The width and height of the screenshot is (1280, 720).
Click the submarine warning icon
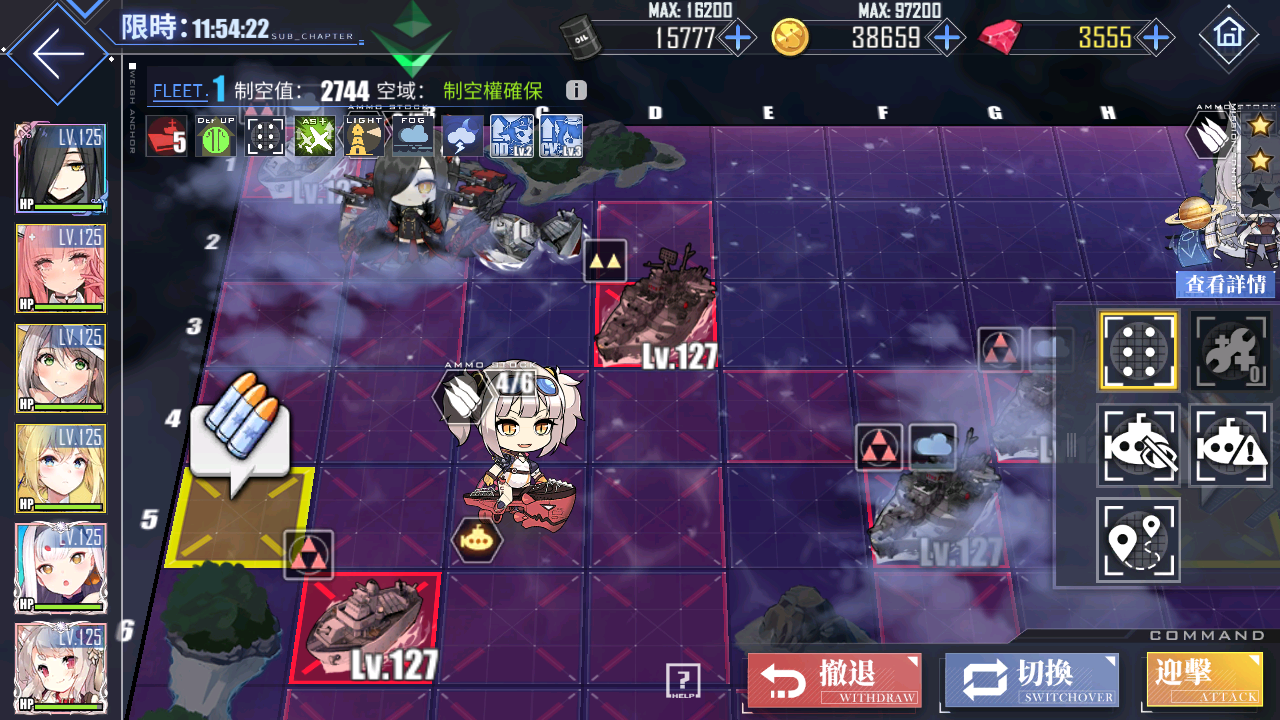tap(1229, 446)
